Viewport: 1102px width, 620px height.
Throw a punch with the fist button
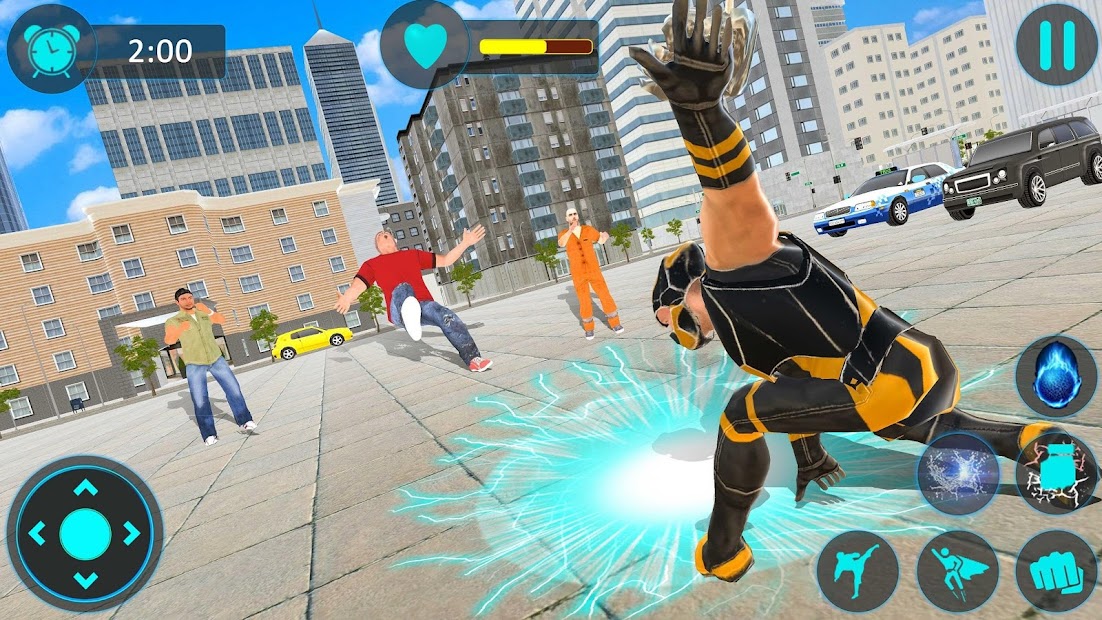pyautogui.click(x=1056, y=570)
